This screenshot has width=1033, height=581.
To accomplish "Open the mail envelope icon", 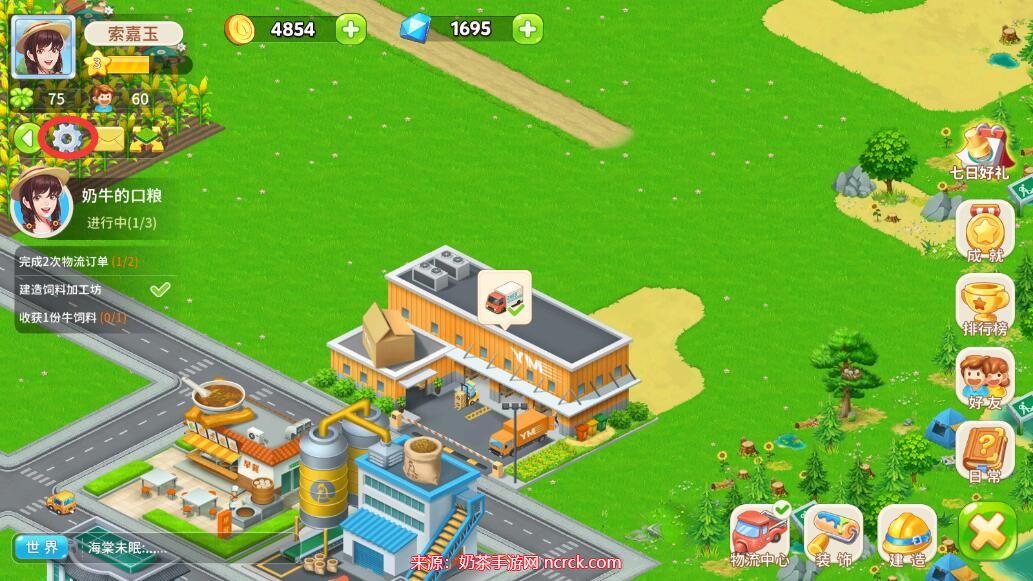I will tap(107, 139).
